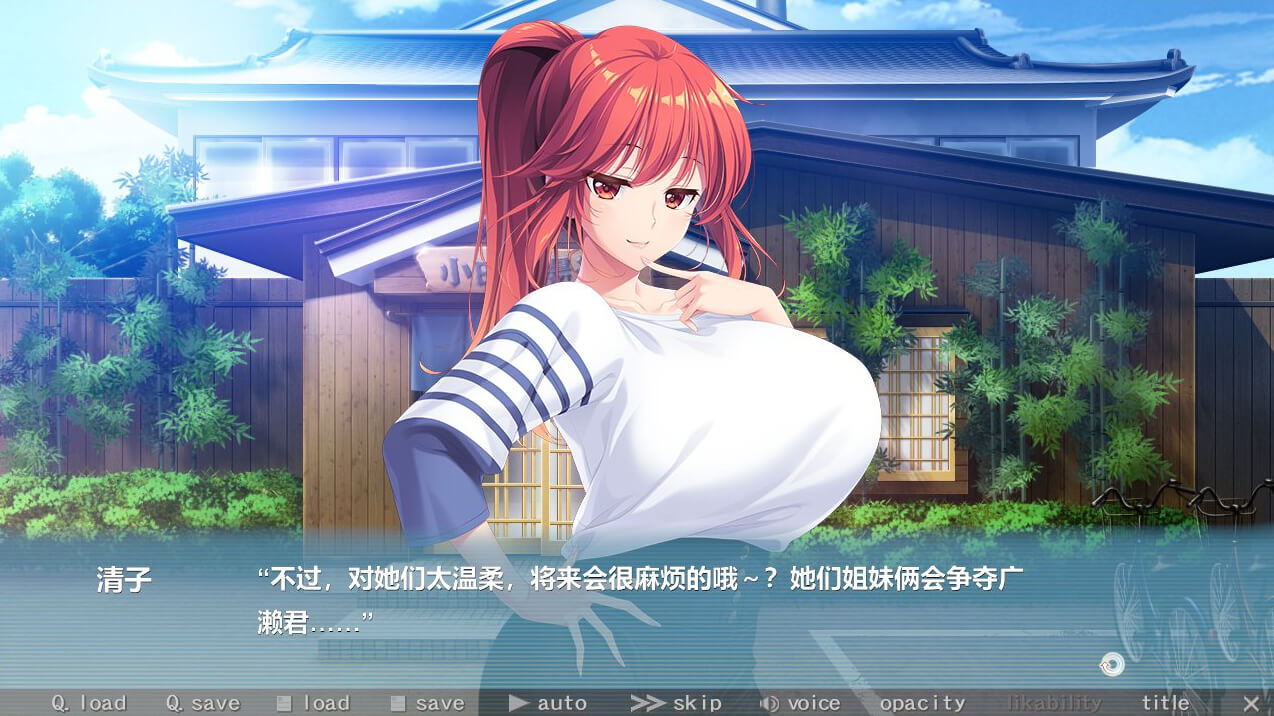Hide the dialogue window with X

pos(1251,703)
